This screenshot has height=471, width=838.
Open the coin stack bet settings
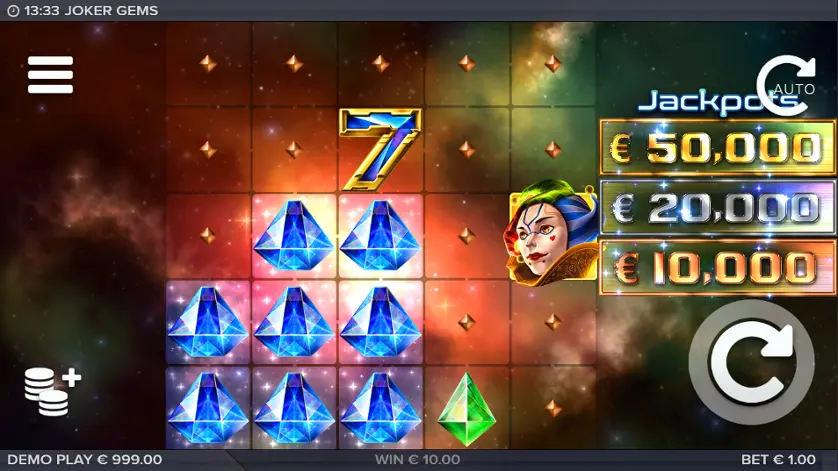coord(52,391)
